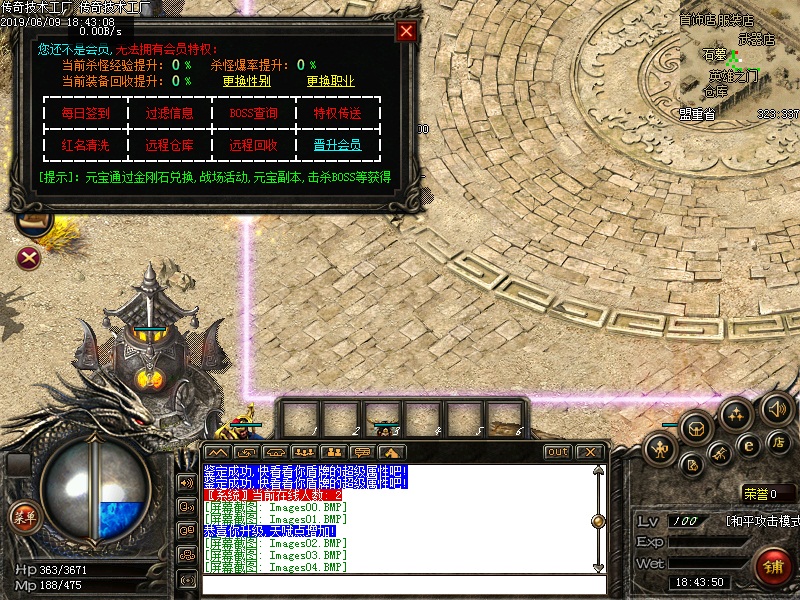Image resolution: width=800 pixels, height=600 pixels.
Task: Open the 每日签到 daily sign-in option
Action: (x=86, y=113)
